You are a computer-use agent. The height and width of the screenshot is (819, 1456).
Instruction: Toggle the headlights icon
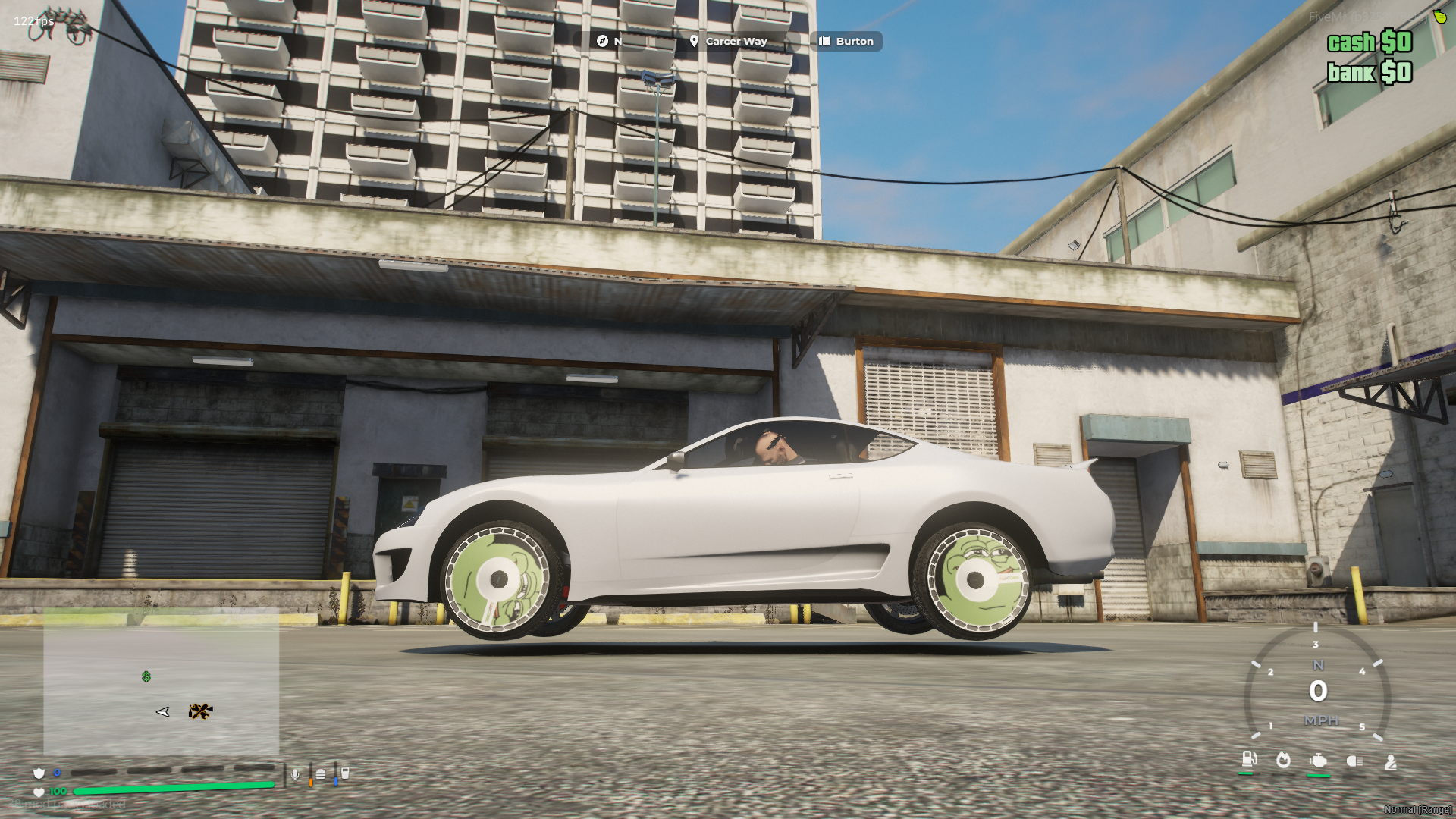point(1354,761)
